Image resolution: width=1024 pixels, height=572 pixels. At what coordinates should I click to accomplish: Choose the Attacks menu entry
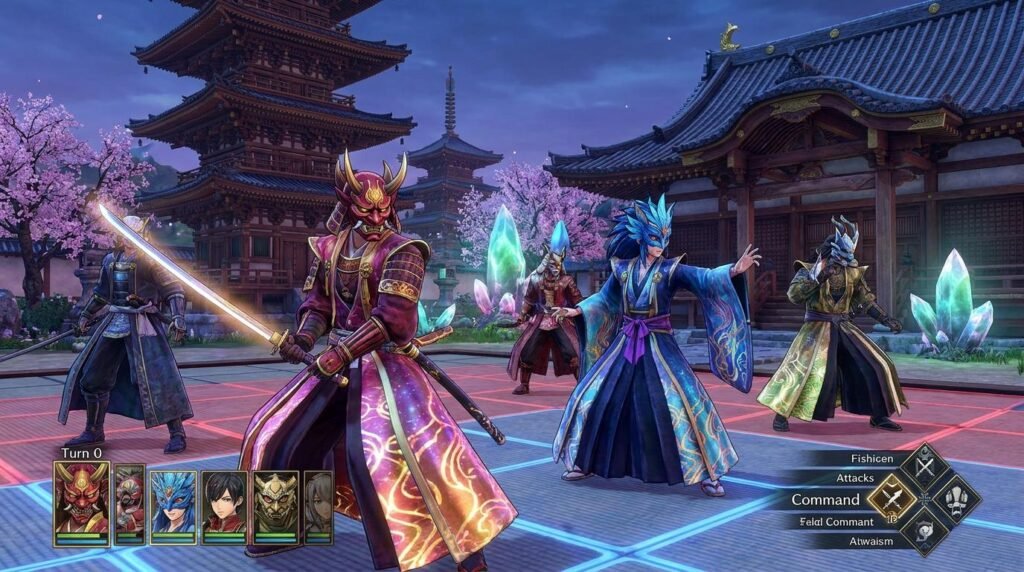tap(855, 478)
